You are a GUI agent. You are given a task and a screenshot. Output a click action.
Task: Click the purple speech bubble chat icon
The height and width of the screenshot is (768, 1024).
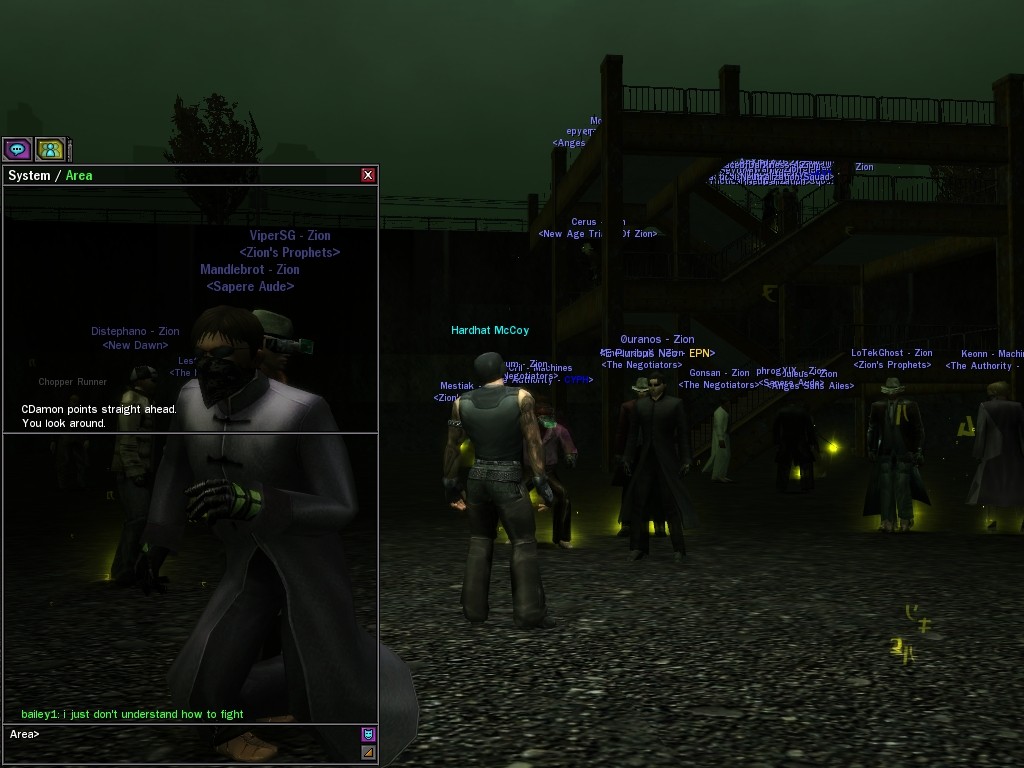[x=17, y=150]
